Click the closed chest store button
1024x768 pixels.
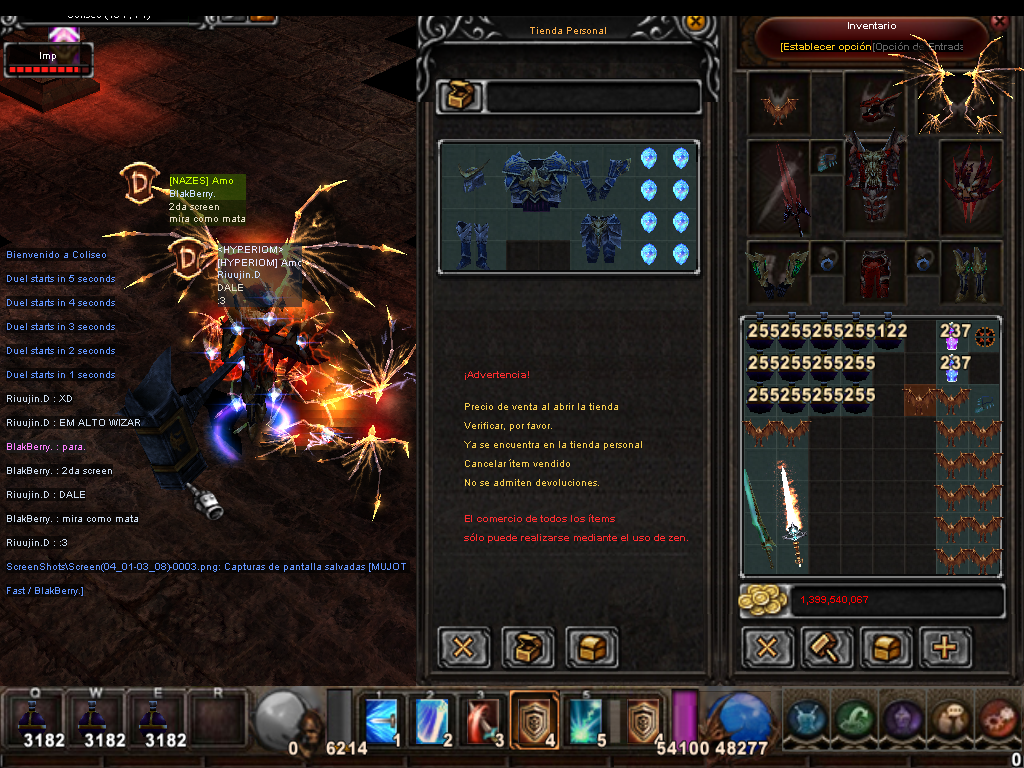592,647
